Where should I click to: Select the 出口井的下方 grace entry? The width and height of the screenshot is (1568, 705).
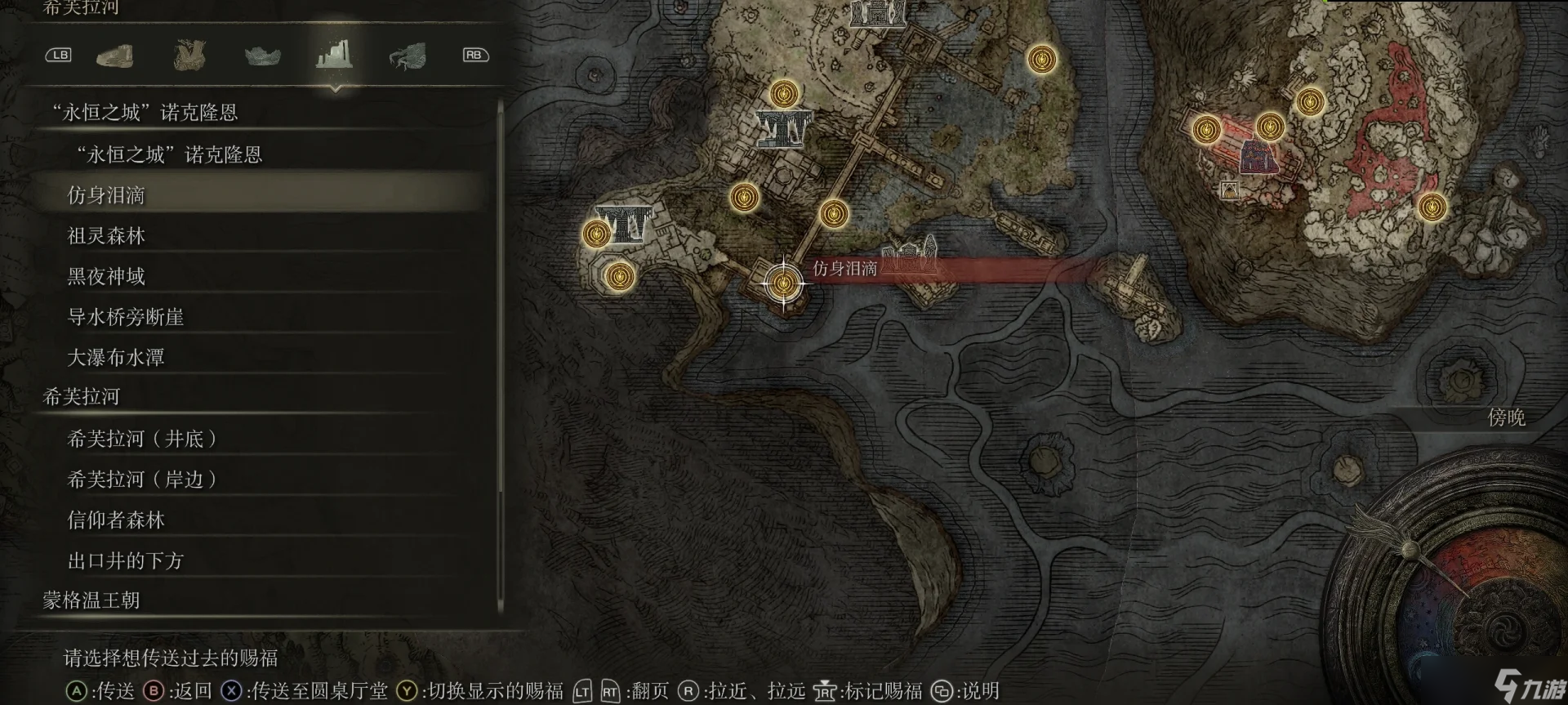[x=126, y=561]
